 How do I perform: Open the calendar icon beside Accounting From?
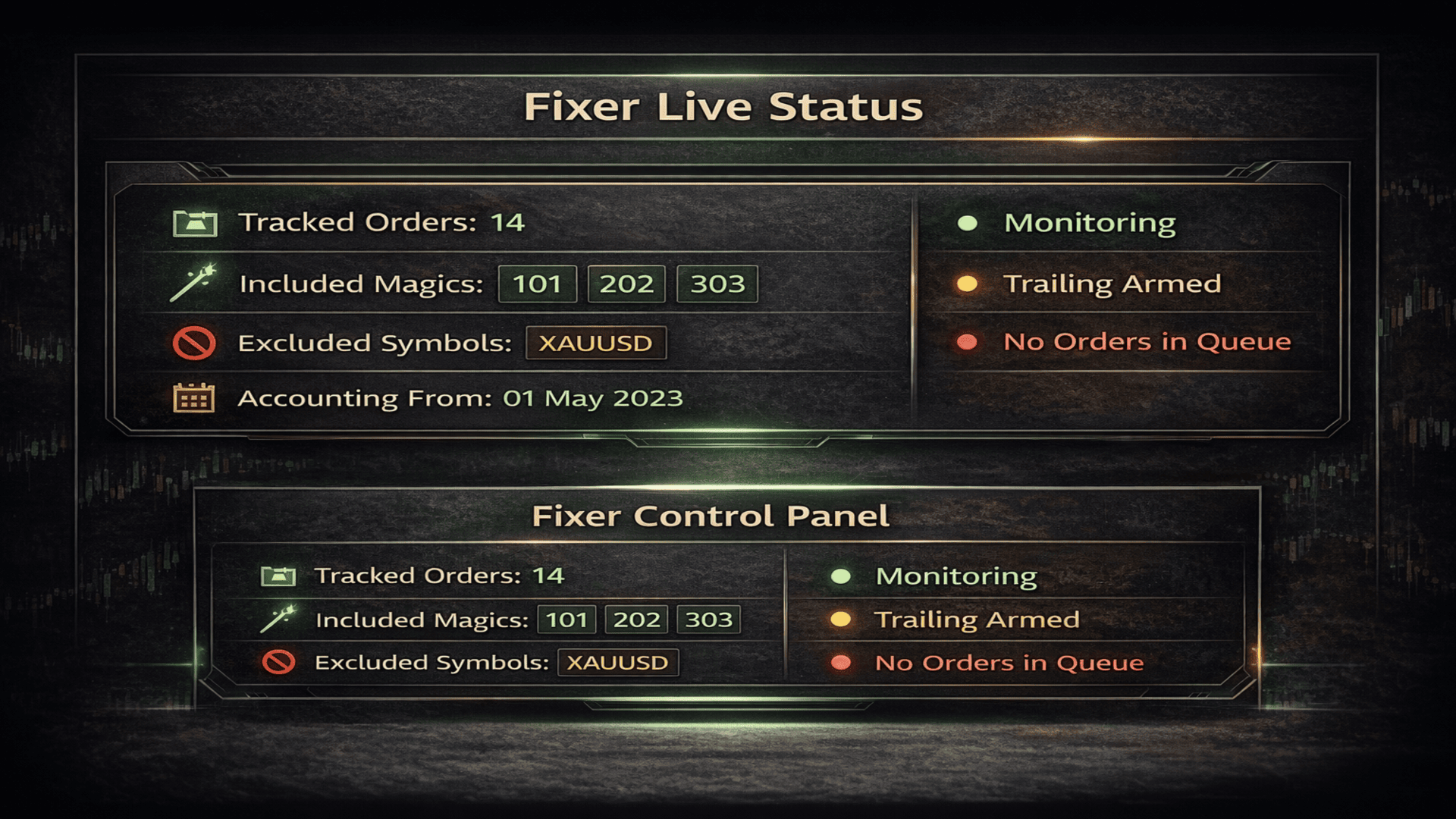(x=194, y=398)
